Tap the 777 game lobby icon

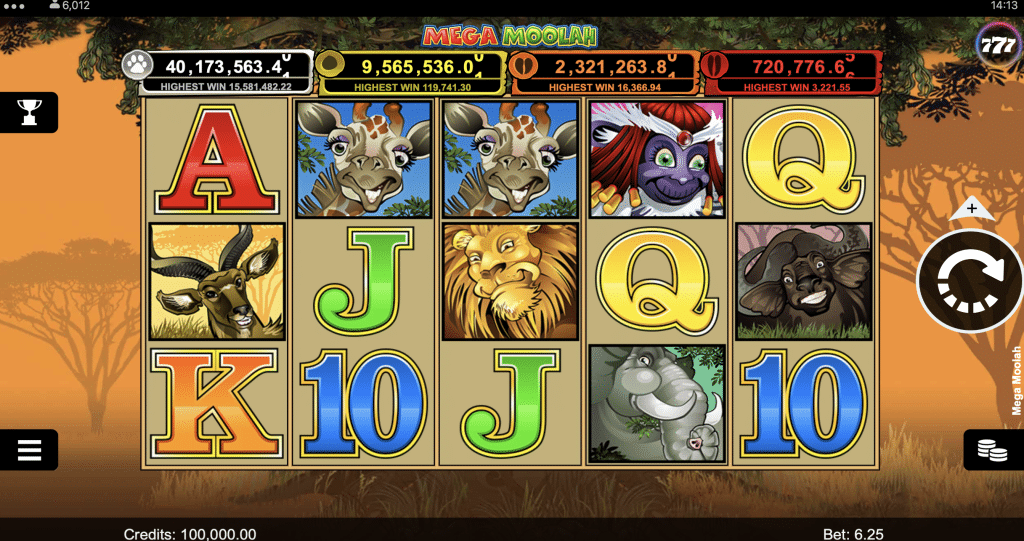(996, 47)
